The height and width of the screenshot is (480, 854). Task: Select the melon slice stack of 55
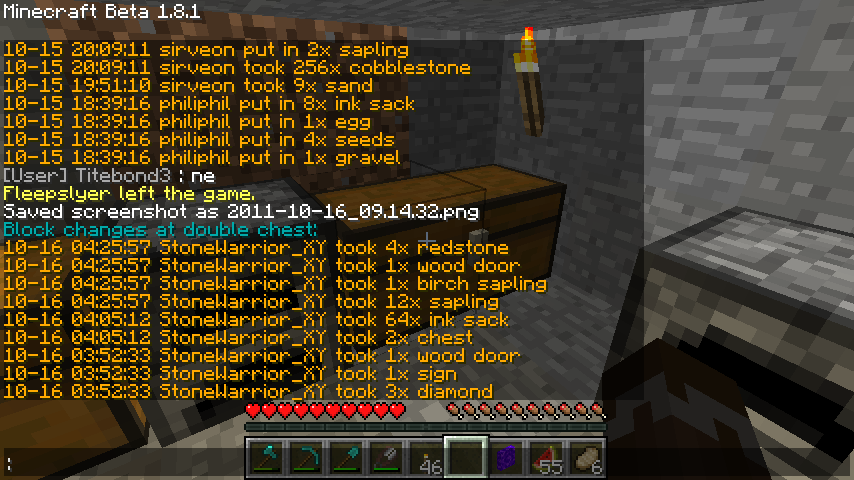click(546, 458)
